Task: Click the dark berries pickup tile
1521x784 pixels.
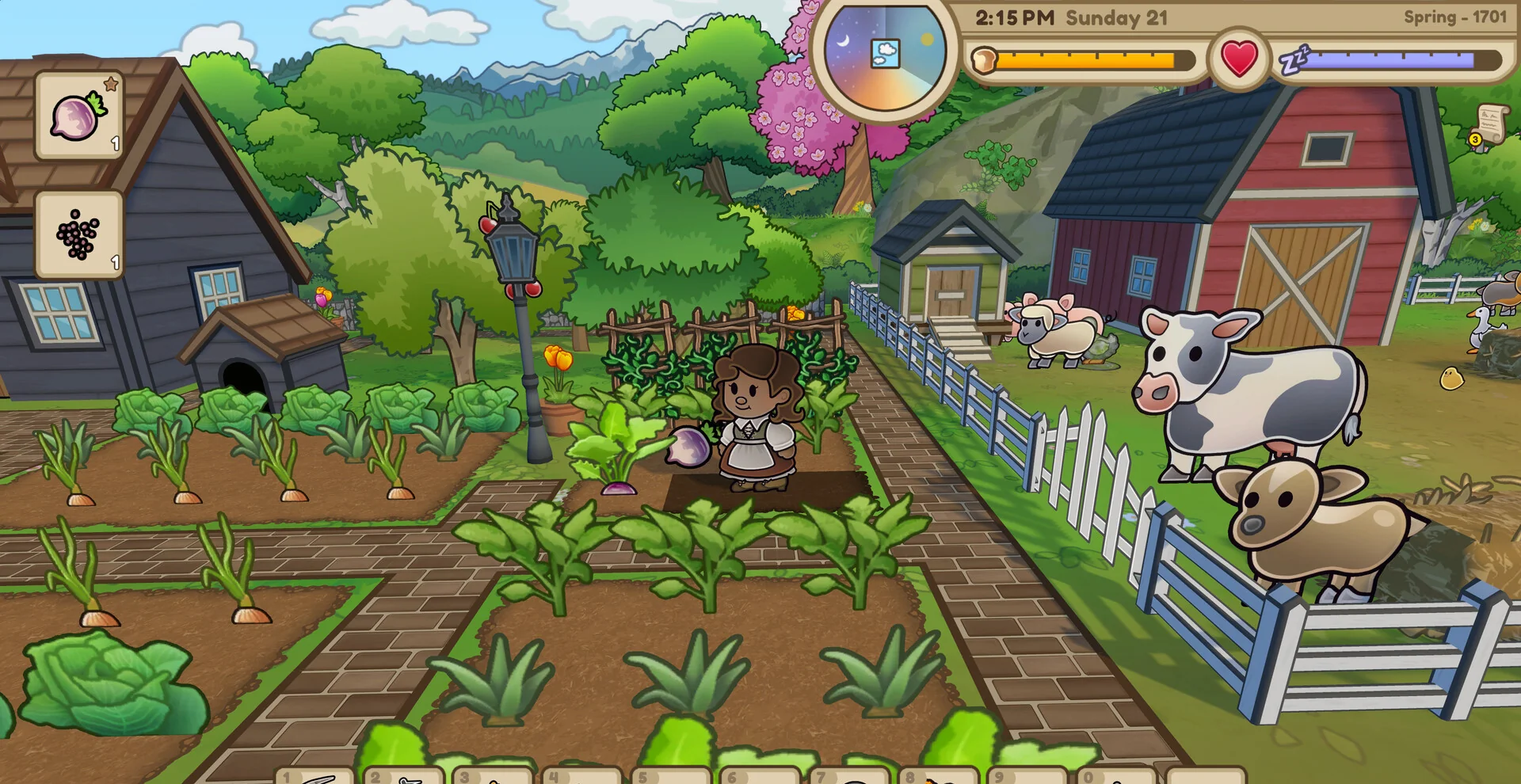Action: (78, 234)
